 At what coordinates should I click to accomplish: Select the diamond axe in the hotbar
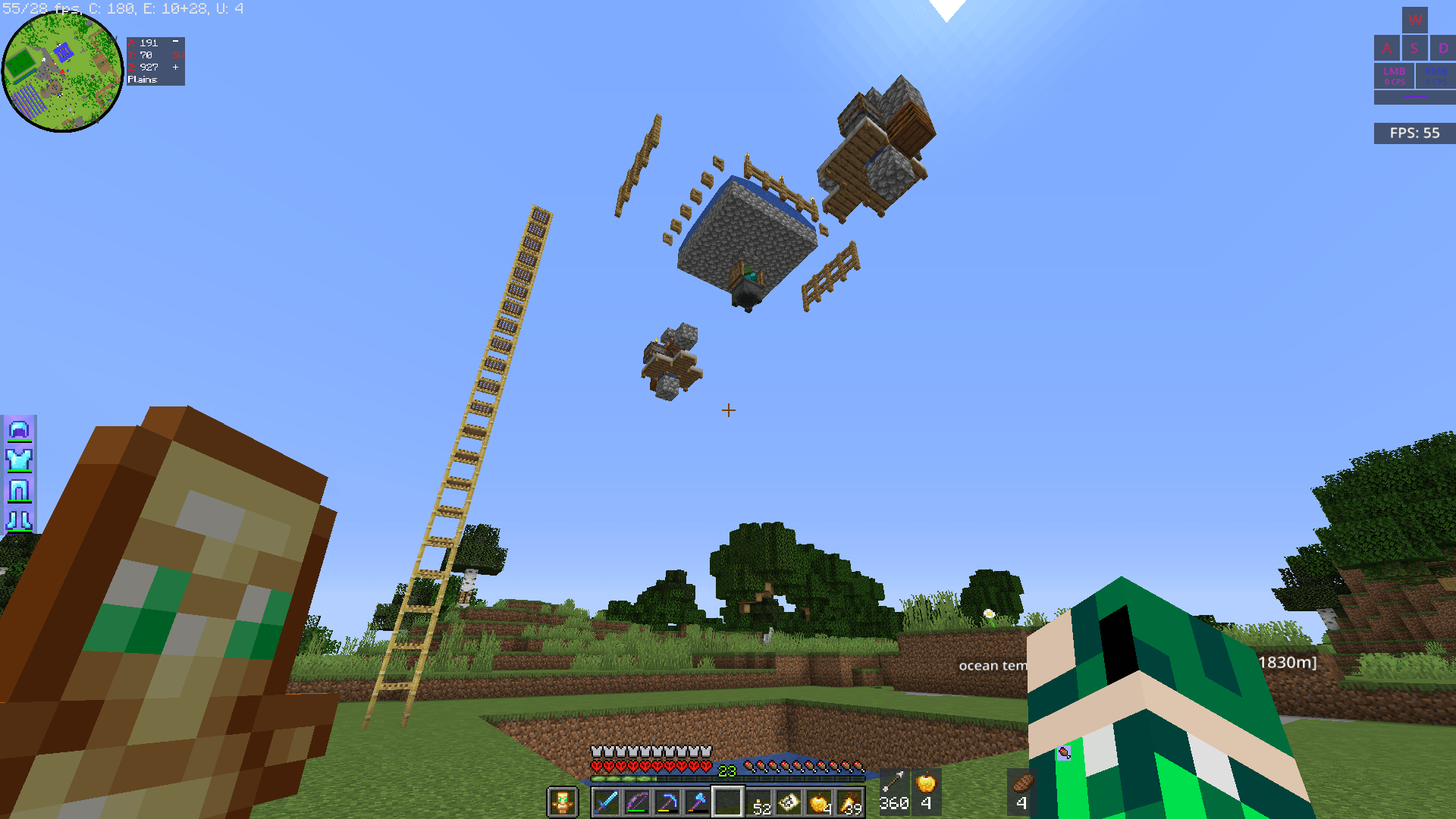coord(698,802)
